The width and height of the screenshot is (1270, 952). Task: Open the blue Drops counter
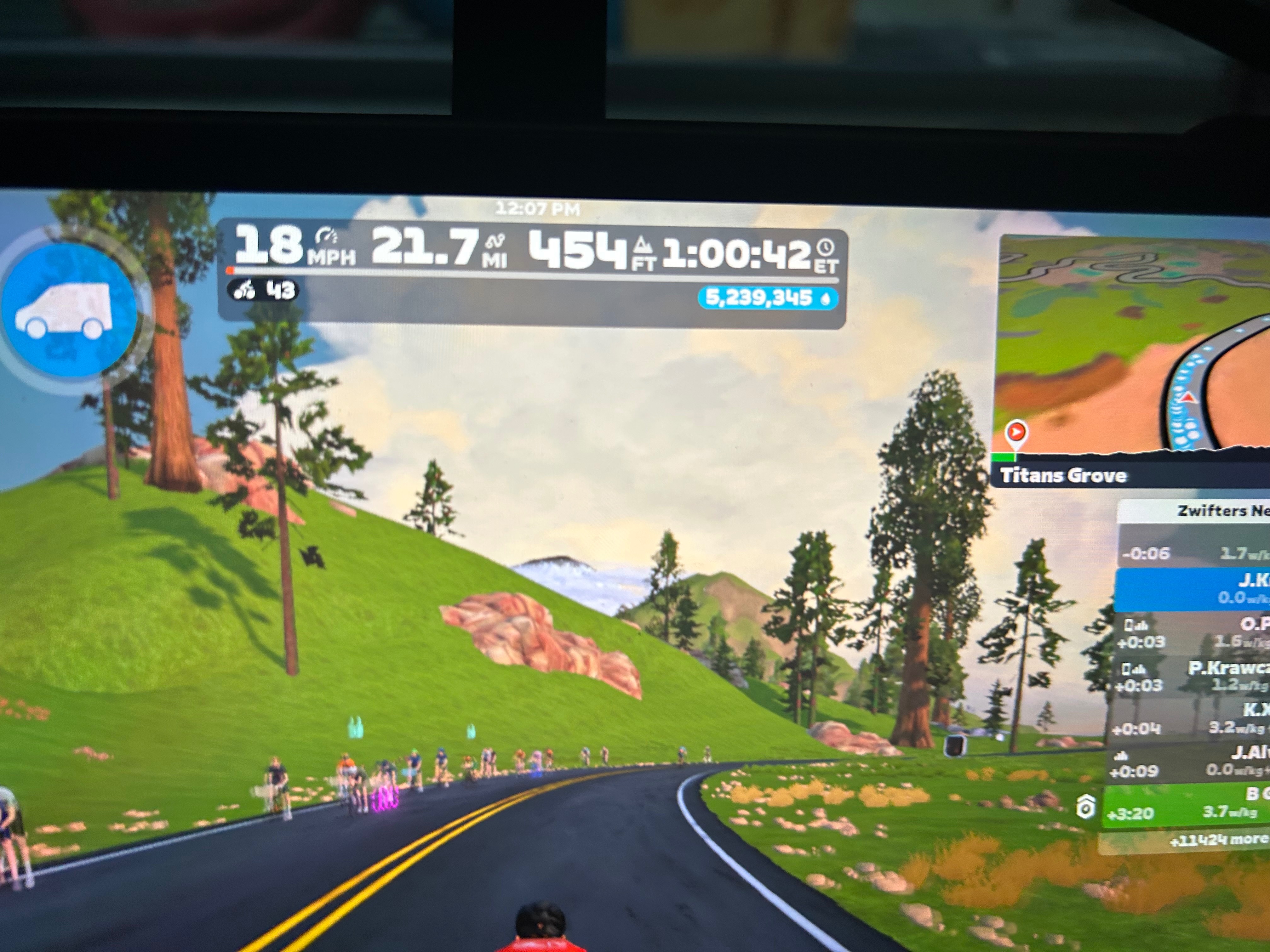(767, 298)
